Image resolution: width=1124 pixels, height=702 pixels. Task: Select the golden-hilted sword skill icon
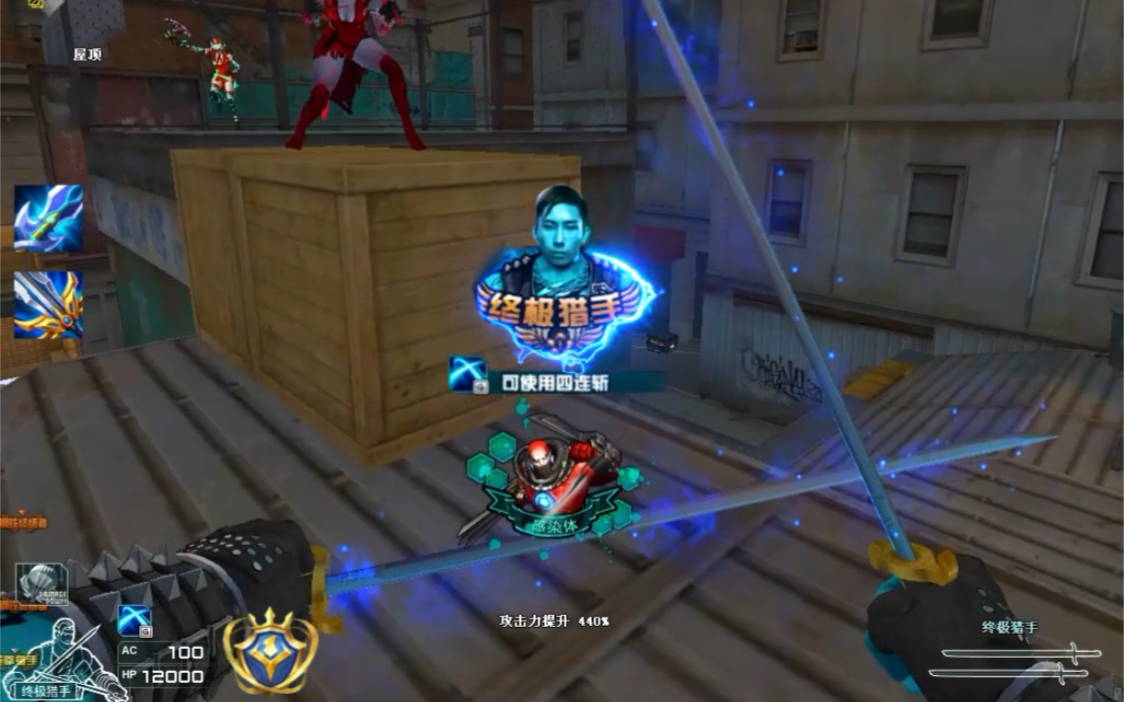coord(47,304)
